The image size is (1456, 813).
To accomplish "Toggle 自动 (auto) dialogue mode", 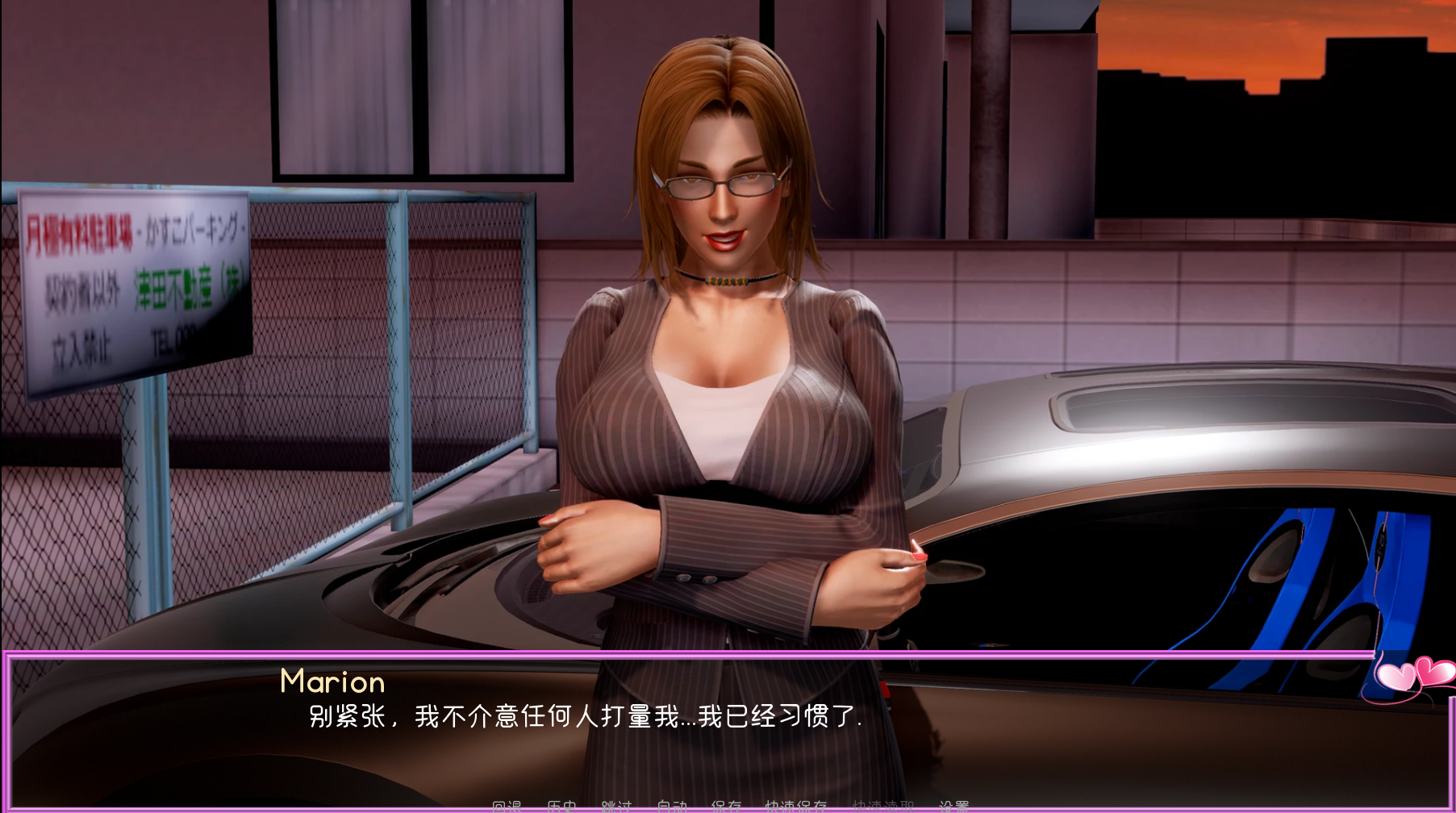I will pyautogui.click(x=671, y=806).
